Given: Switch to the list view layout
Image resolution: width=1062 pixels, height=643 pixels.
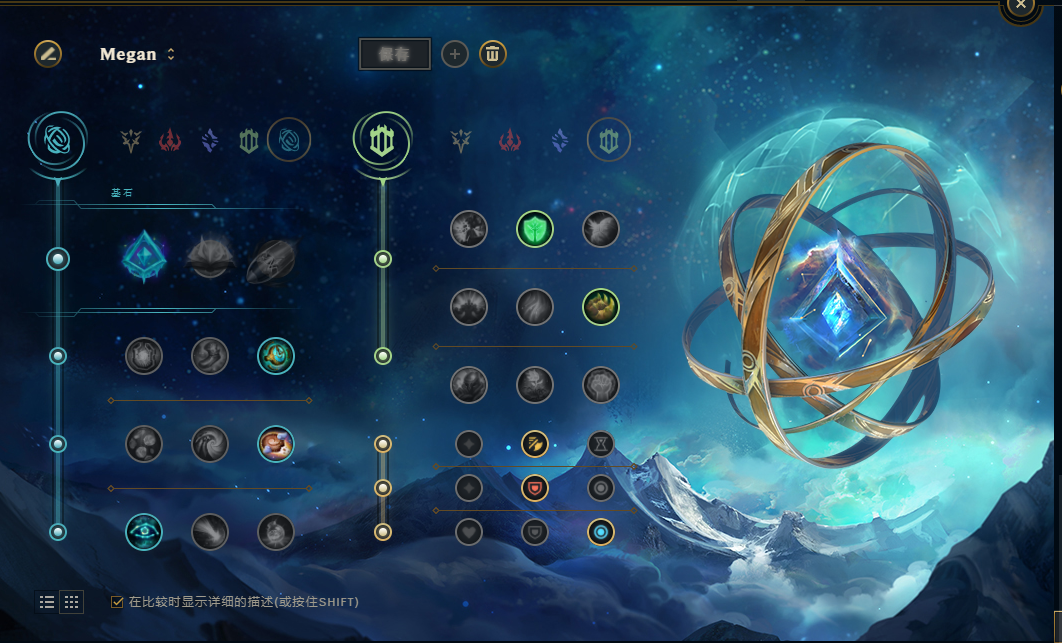Looking at the screenshot, I should tap(47, 601).
